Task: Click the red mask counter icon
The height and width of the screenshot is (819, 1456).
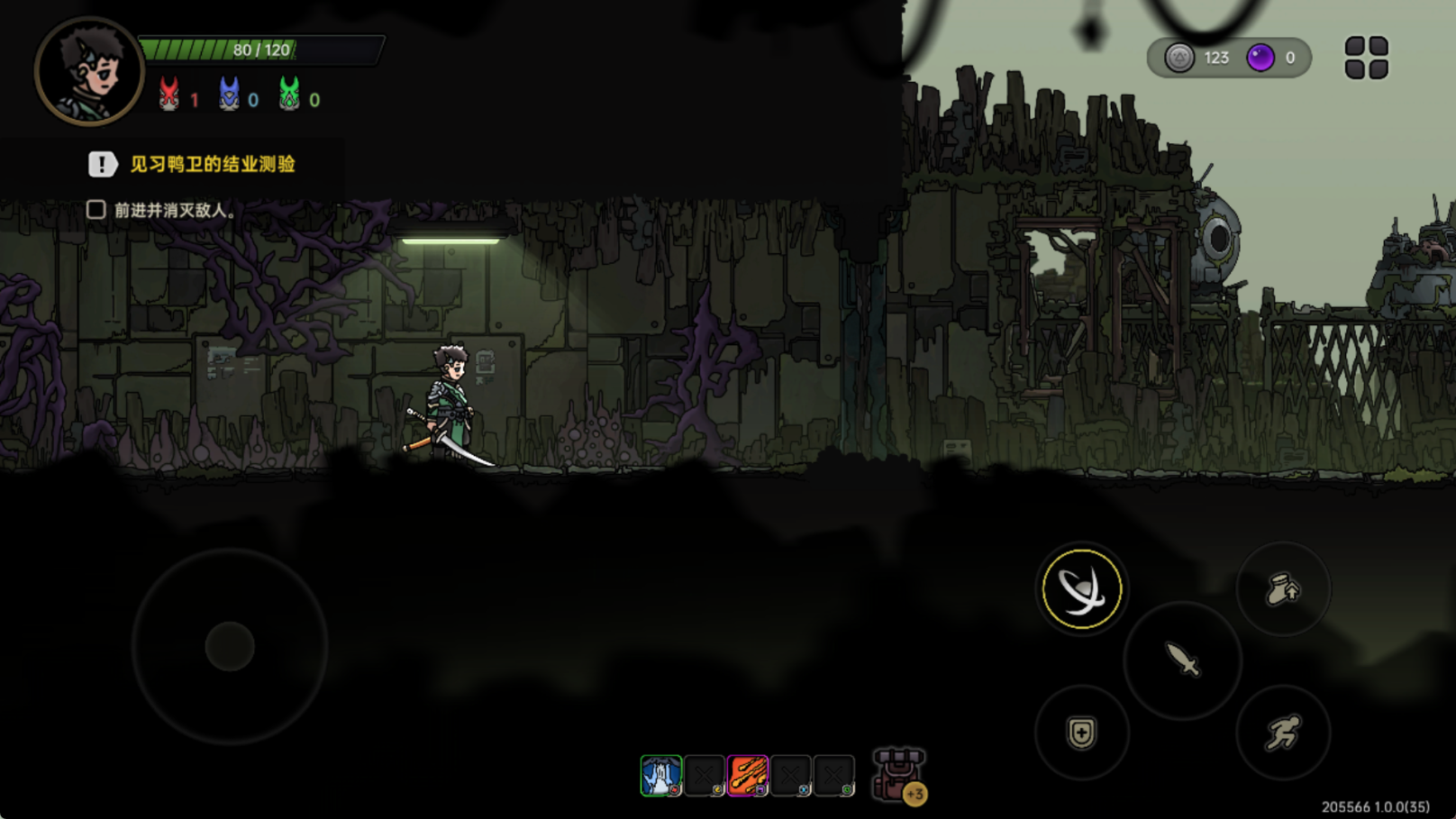Action: point(168,95)
